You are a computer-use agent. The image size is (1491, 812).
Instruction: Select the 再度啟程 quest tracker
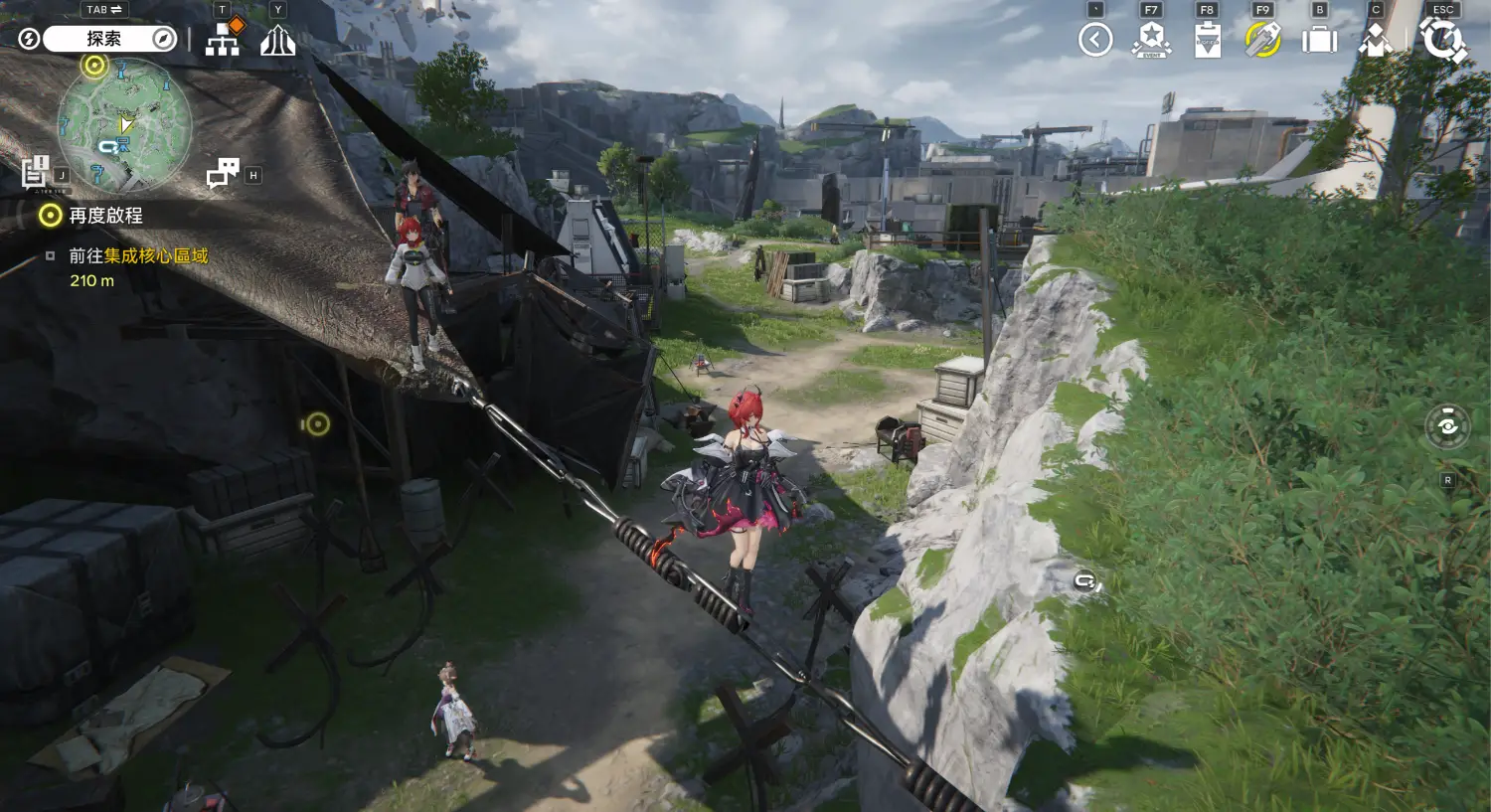(104, 216)
